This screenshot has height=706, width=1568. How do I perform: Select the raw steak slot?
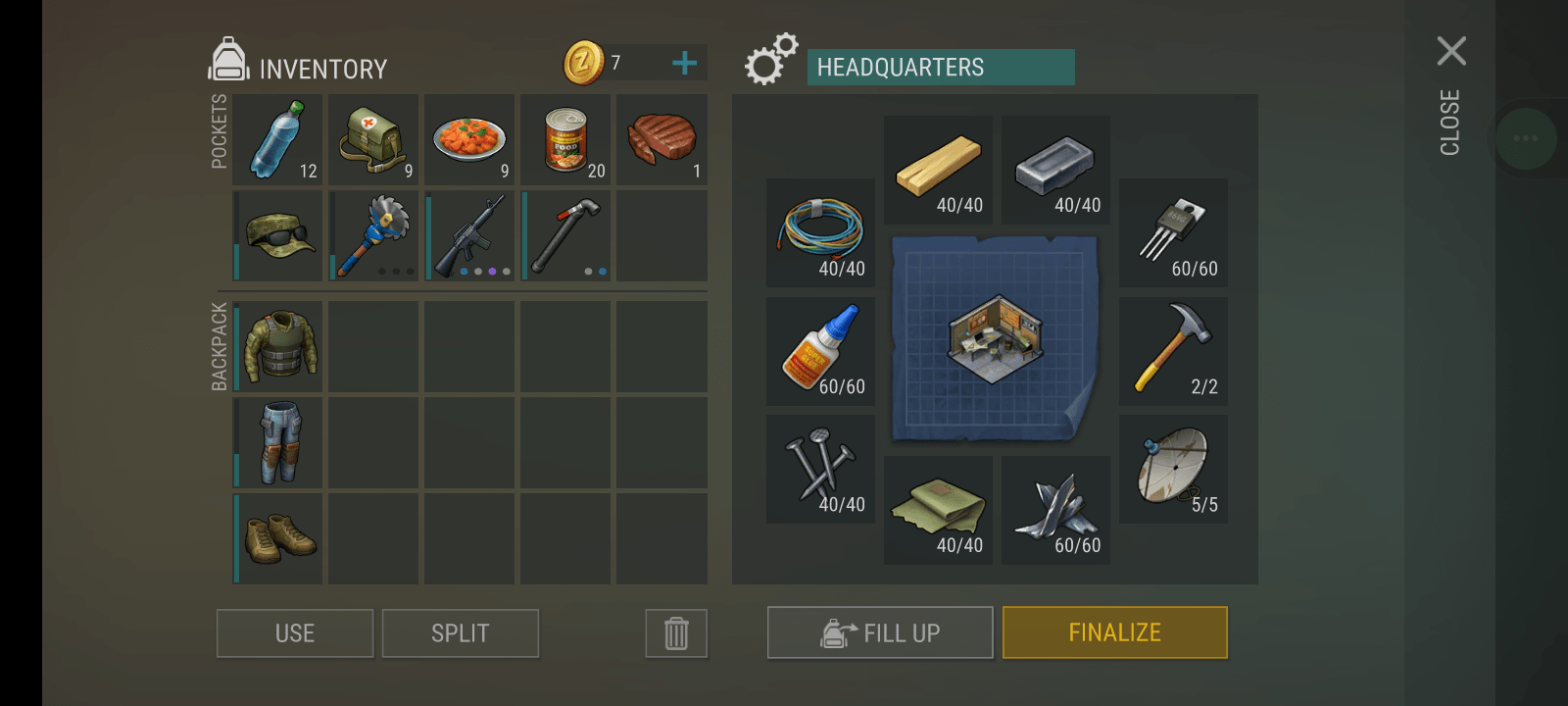click(x=661, y=140)
